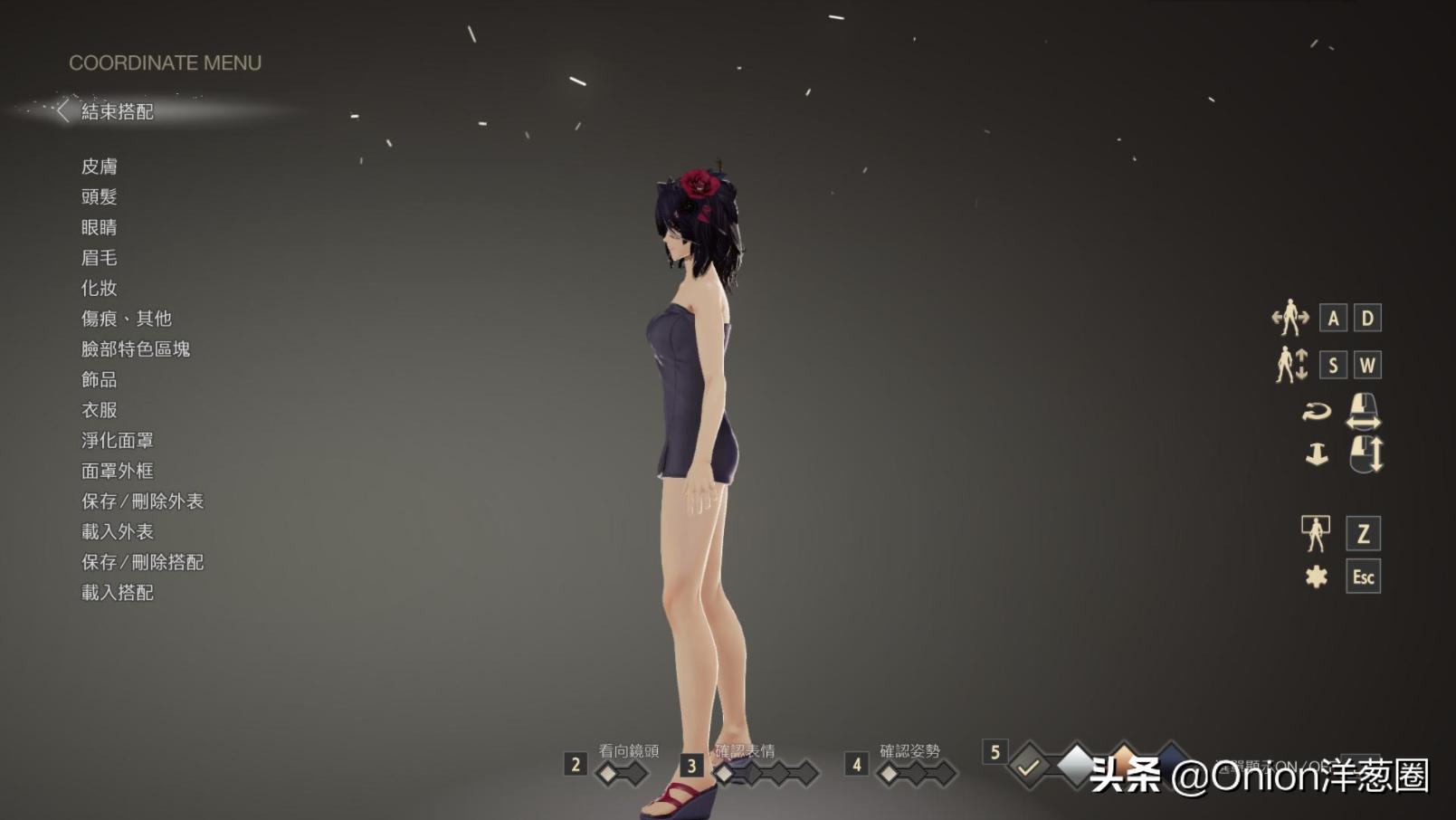Expand the 傷痕、其他 category
This screenshot has height=820, width=1456.
[125, 319]
